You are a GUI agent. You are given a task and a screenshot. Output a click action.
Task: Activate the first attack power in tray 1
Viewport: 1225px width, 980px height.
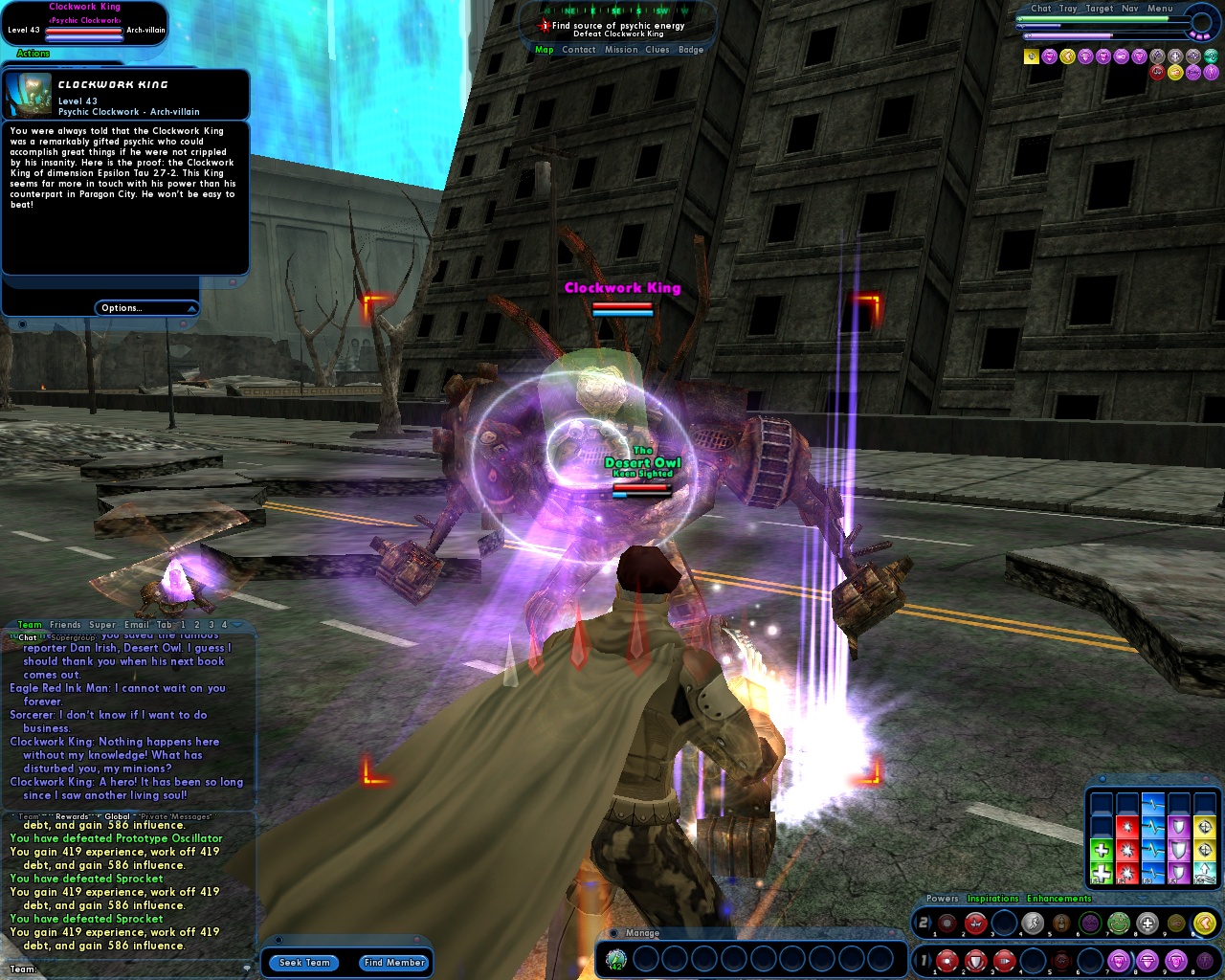[947, 959]
